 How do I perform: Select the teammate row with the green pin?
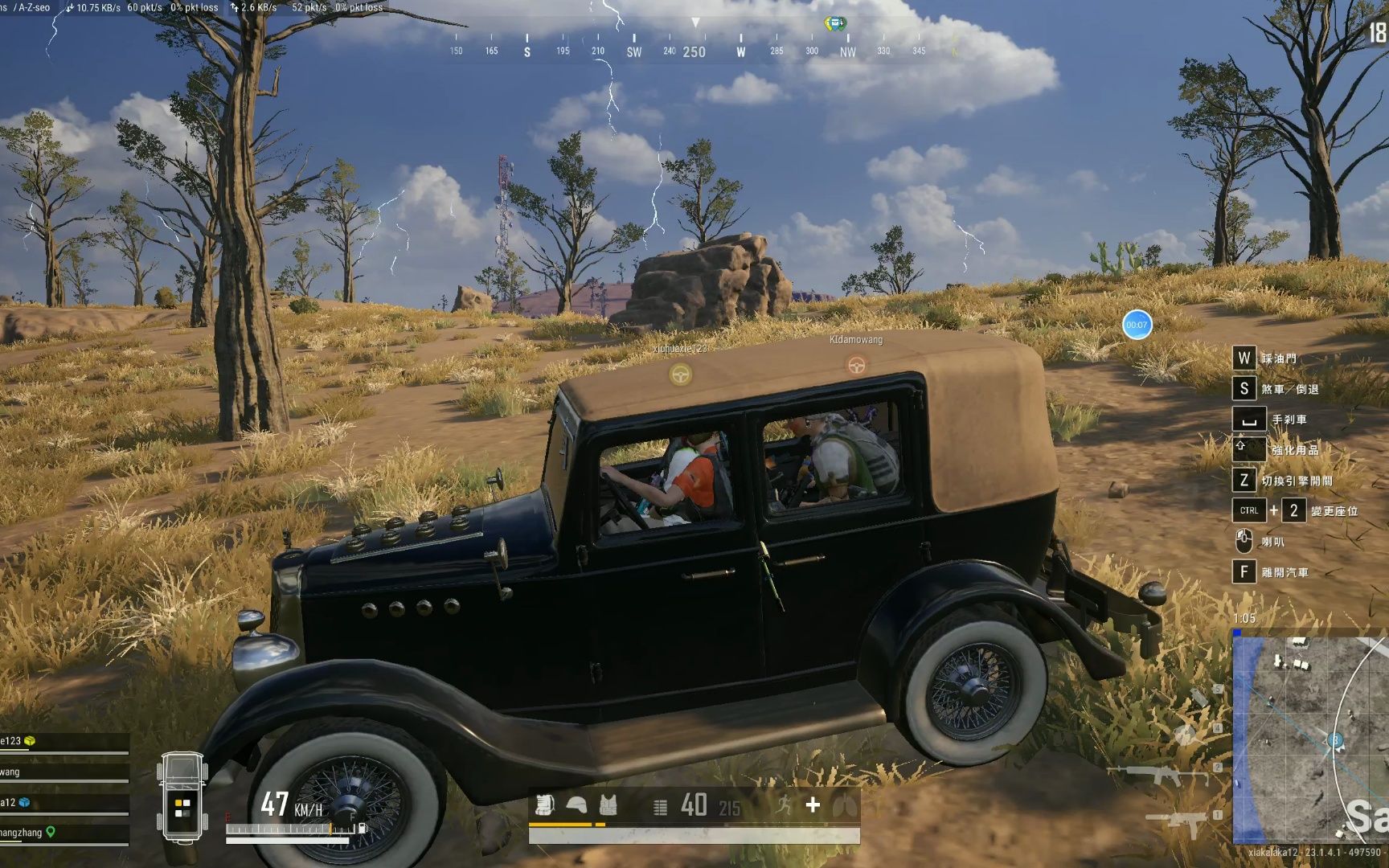point(64,833)
